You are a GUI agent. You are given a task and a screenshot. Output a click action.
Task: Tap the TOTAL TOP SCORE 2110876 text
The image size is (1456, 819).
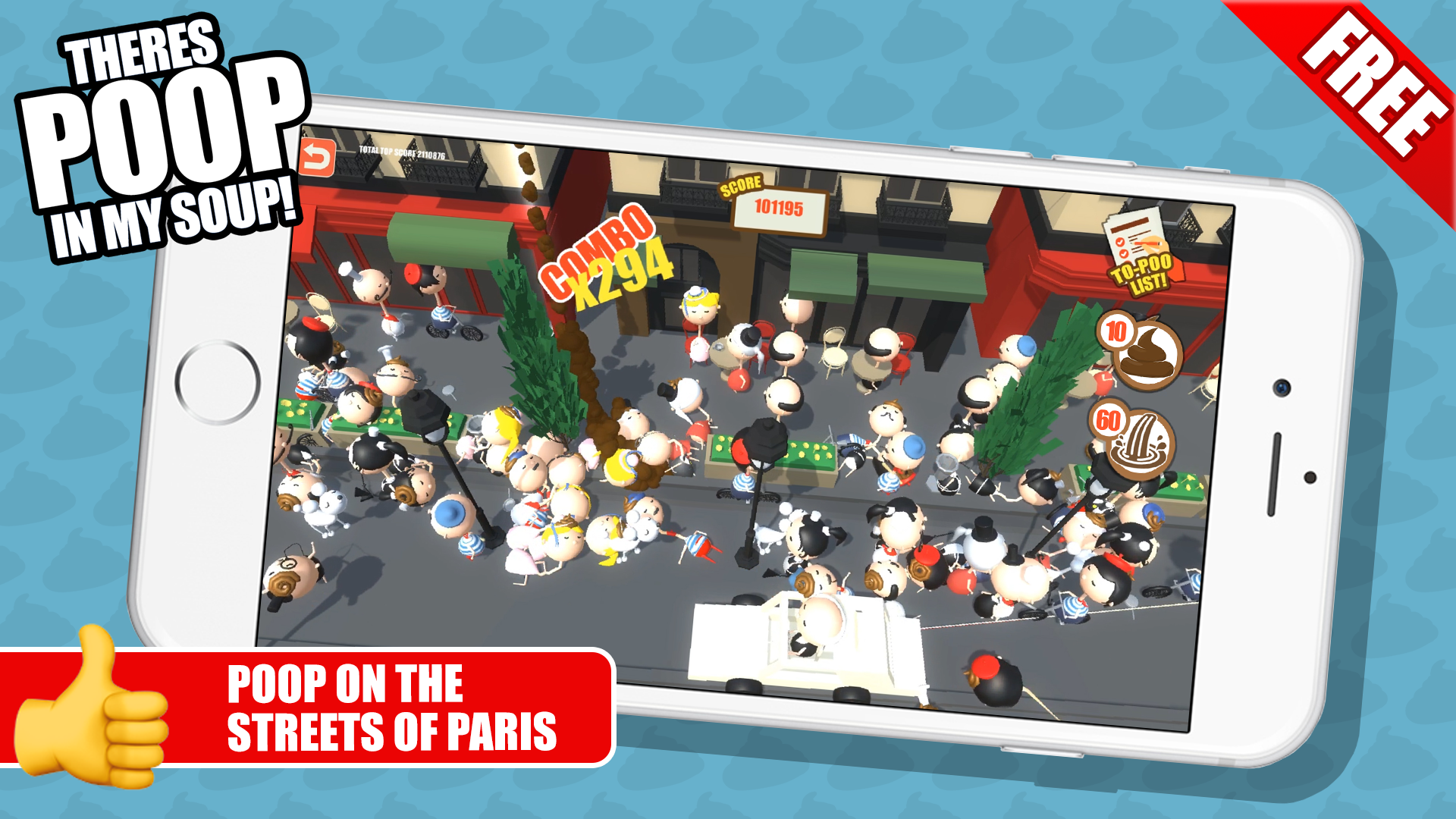pyautogui.click(x=402, y=152)
